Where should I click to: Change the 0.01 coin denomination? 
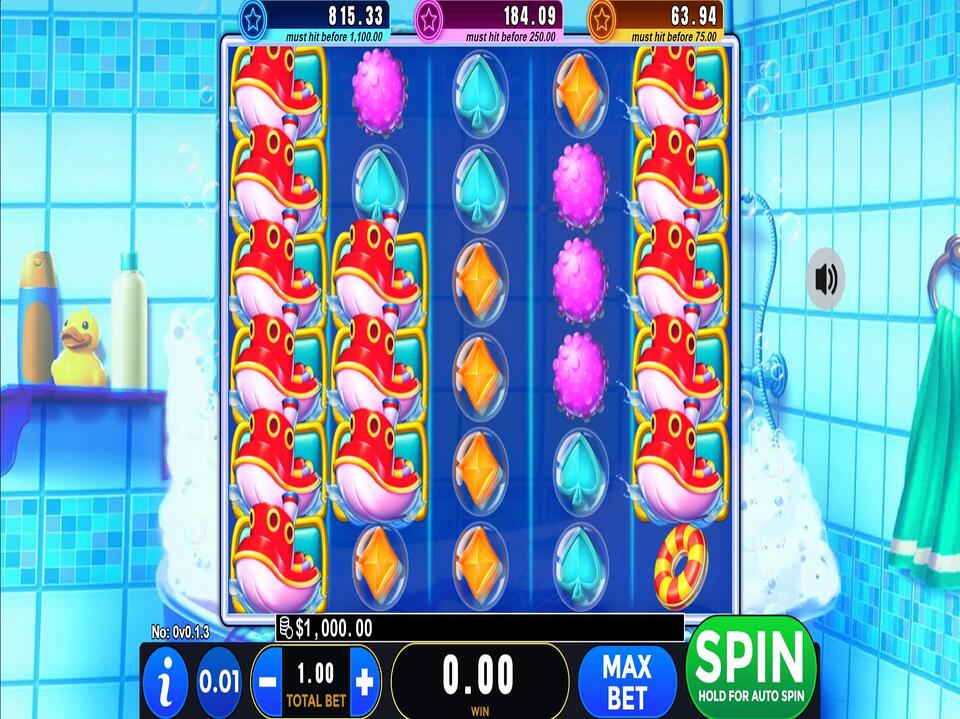pyautogui.click(x=219, y=682)
